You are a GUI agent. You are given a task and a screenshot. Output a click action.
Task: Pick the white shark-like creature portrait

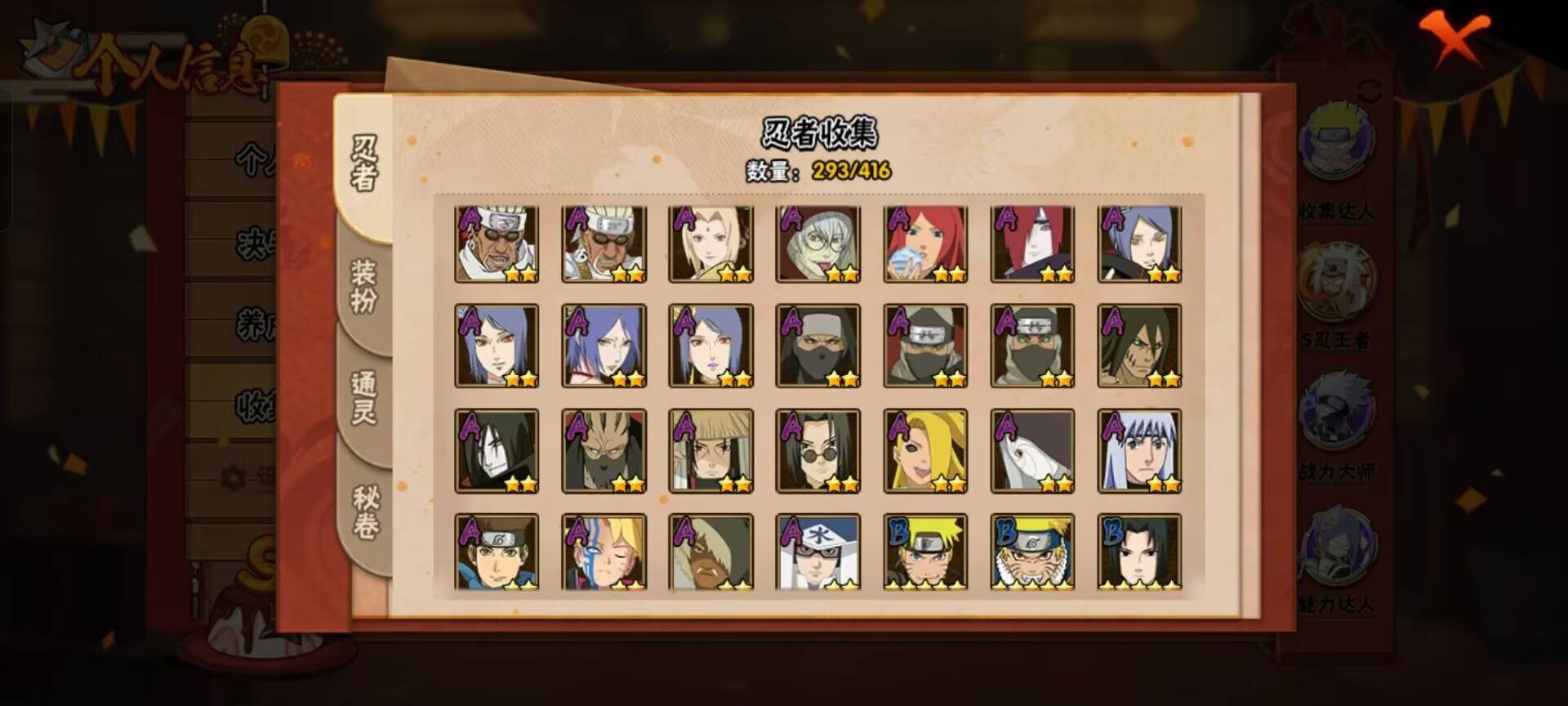(1032, 451)
